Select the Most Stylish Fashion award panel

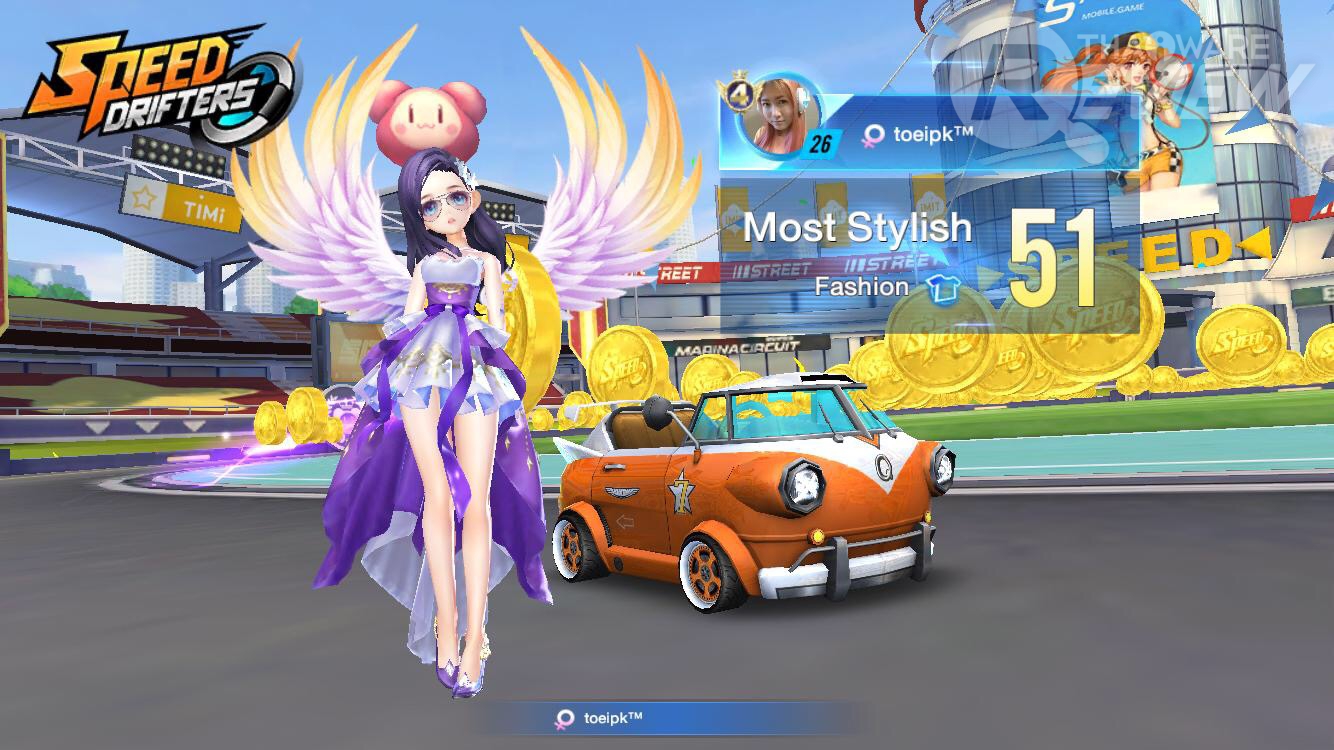pyautogui.click(x=928, y=256)
